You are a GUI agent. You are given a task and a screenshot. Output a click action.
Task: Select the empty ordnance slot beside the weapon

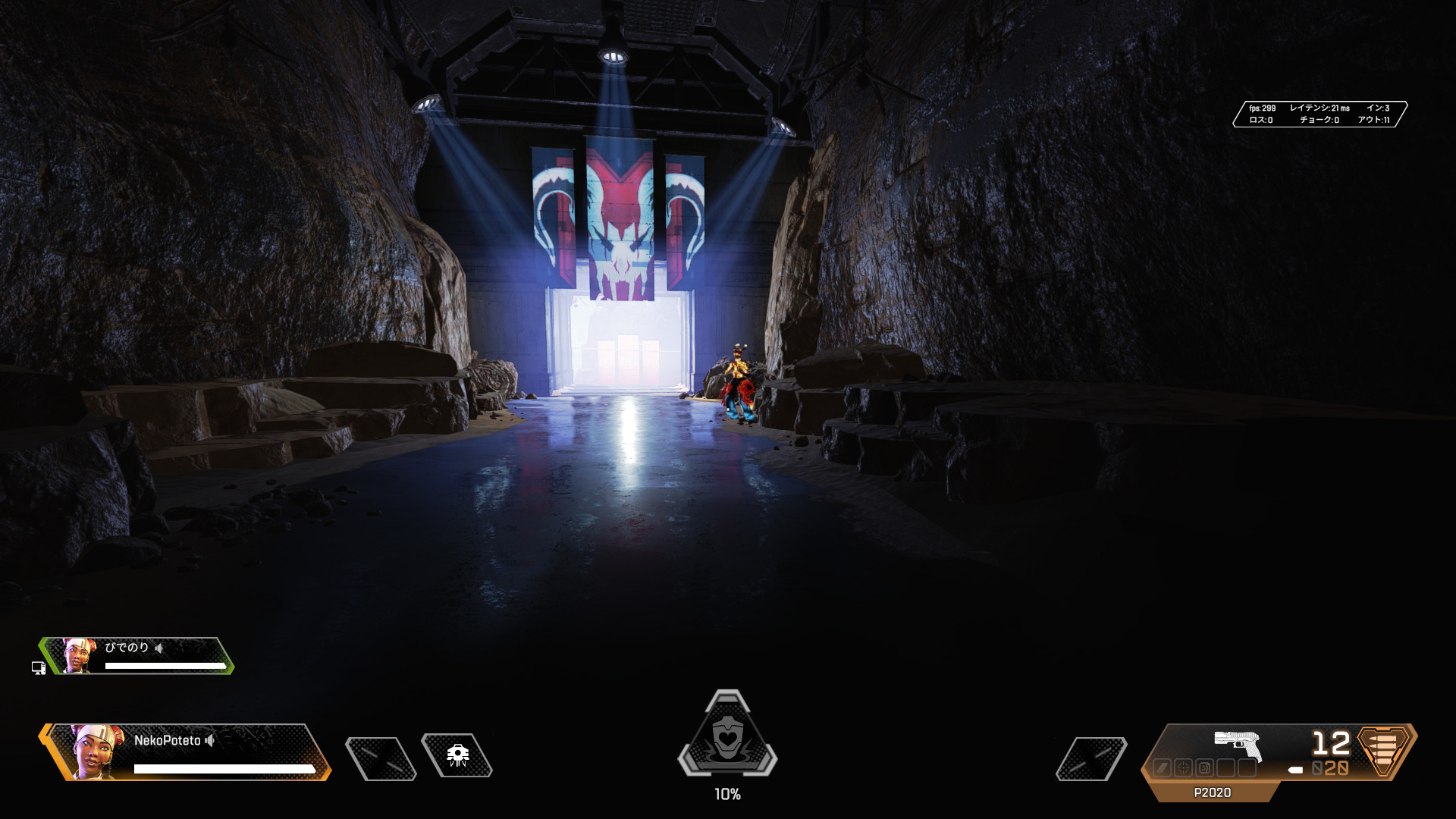pos(1091,758)
